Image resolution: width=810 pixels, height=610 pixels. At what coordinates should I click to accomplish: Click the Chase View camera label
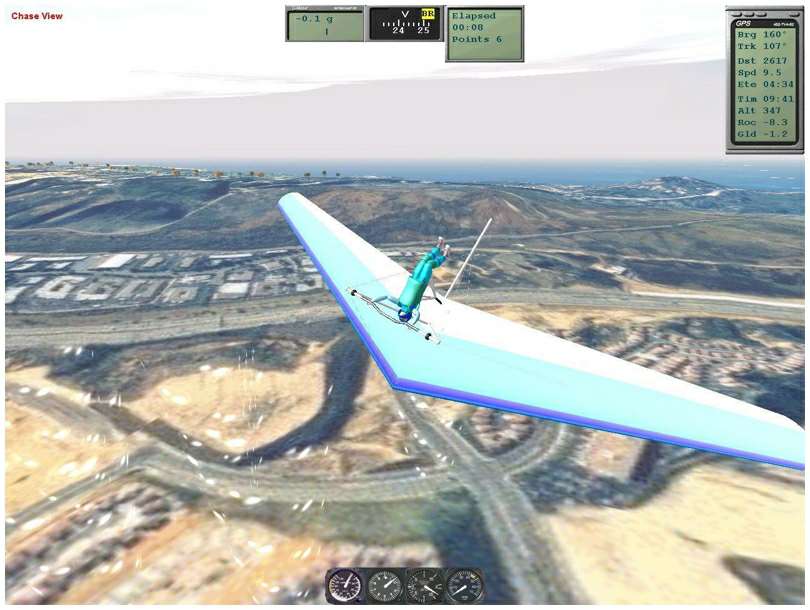click(x=37, y=16)
